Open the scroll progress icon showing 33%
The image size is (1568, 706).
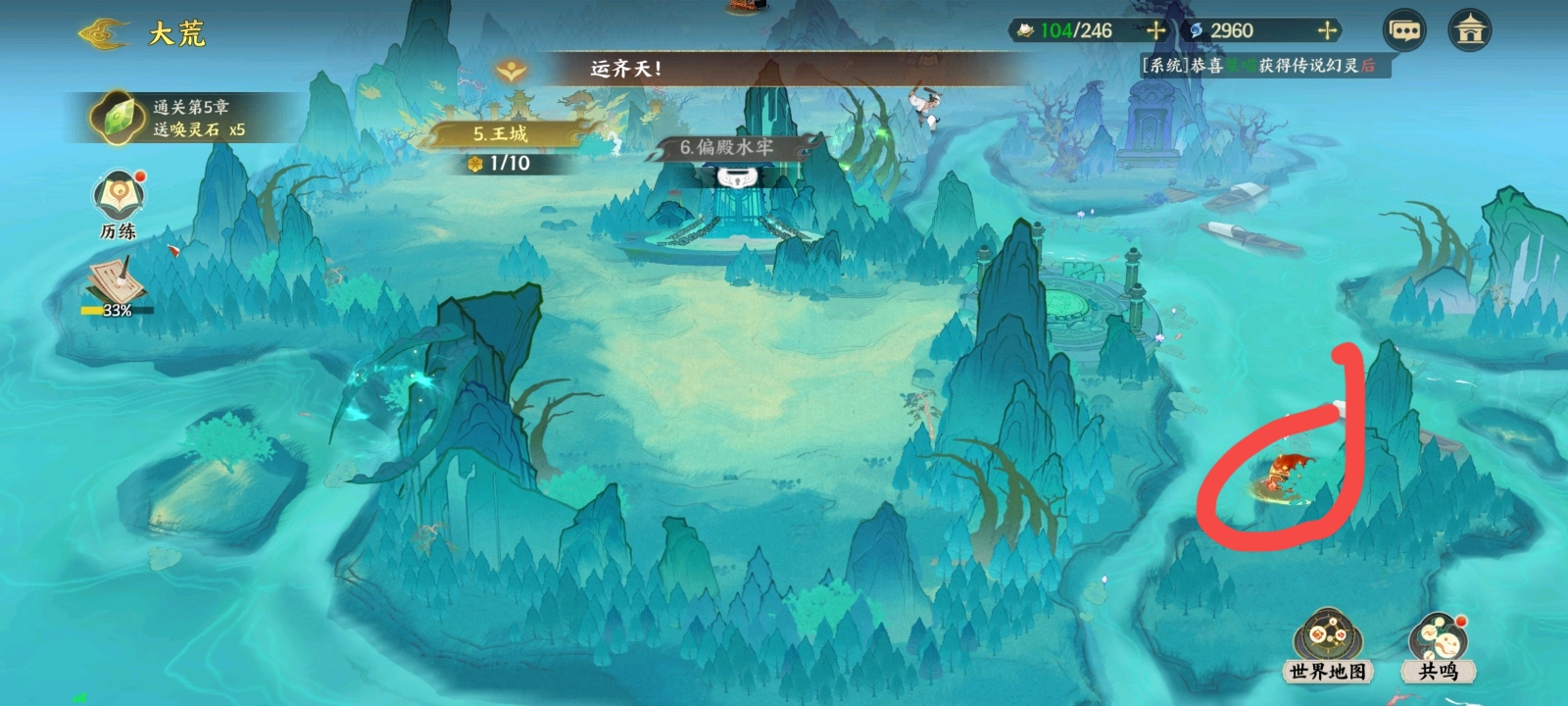117,288
